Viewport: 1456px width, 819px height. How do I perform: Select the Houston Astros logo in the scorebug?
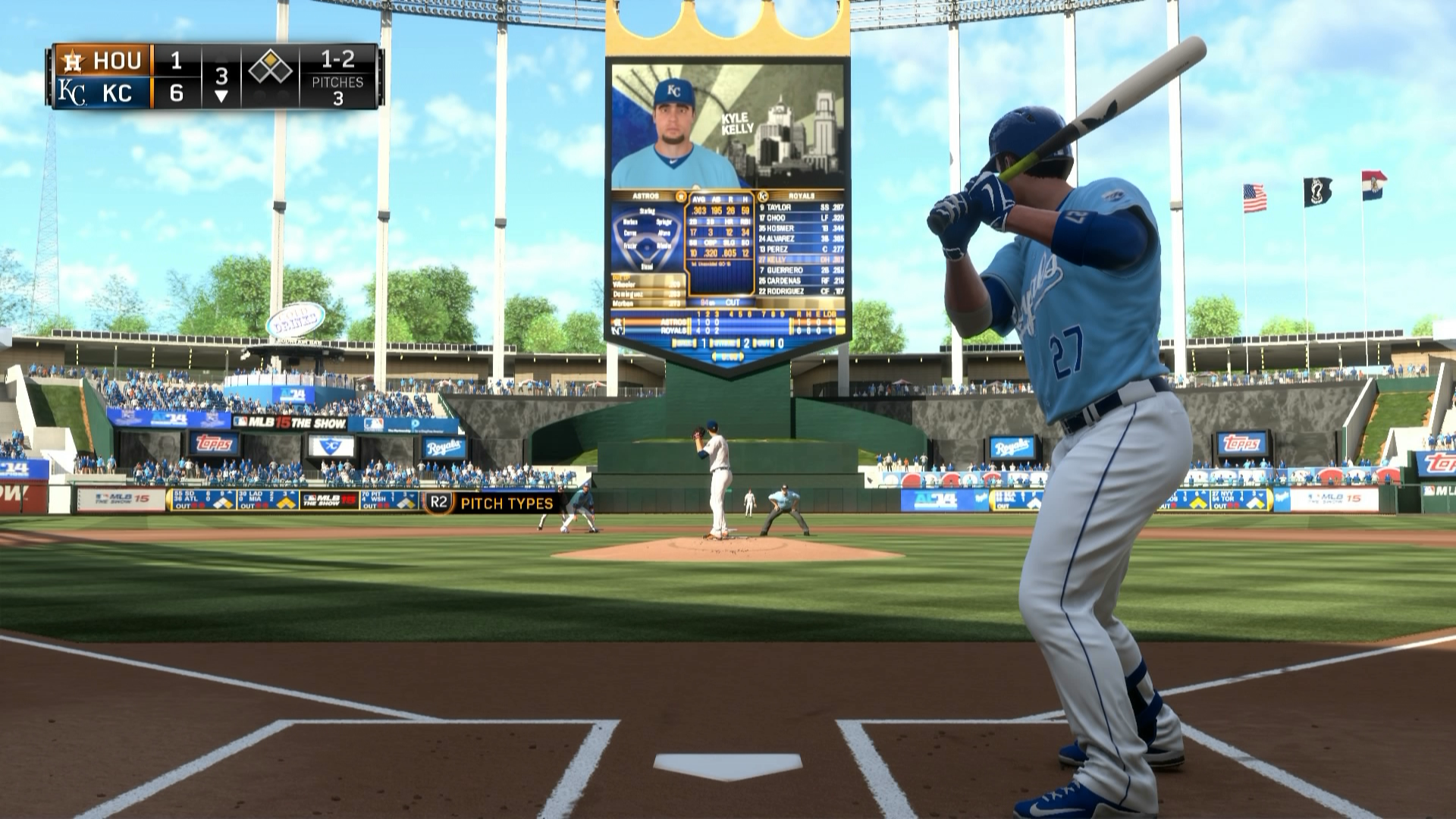point(71,61)
